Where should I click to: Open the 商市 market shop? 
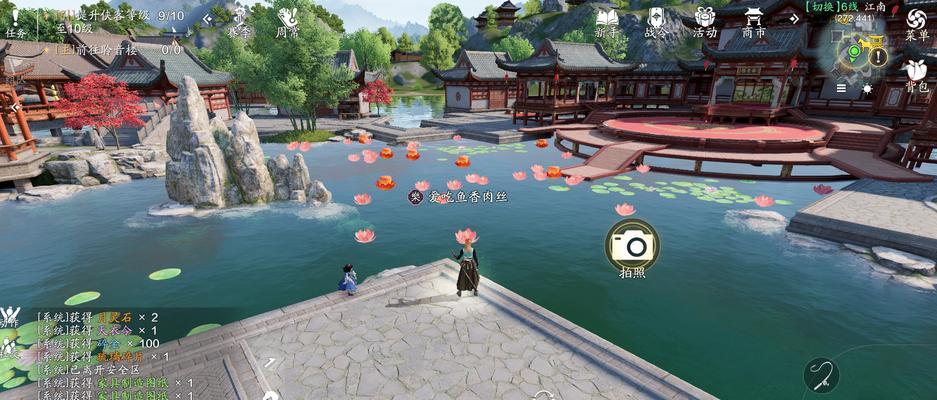(754, 20)
